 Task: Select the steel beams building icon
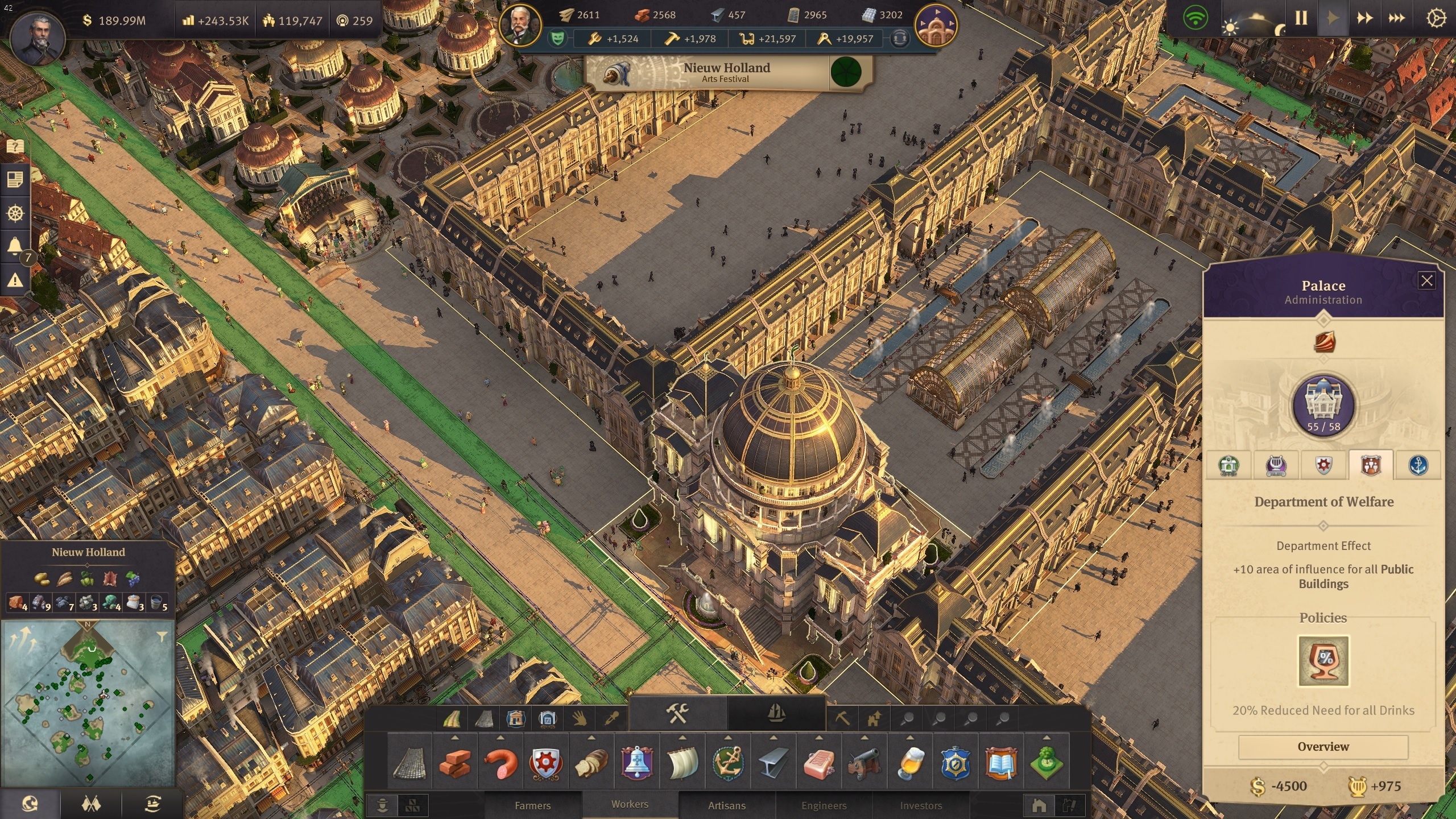click(773, 763)
